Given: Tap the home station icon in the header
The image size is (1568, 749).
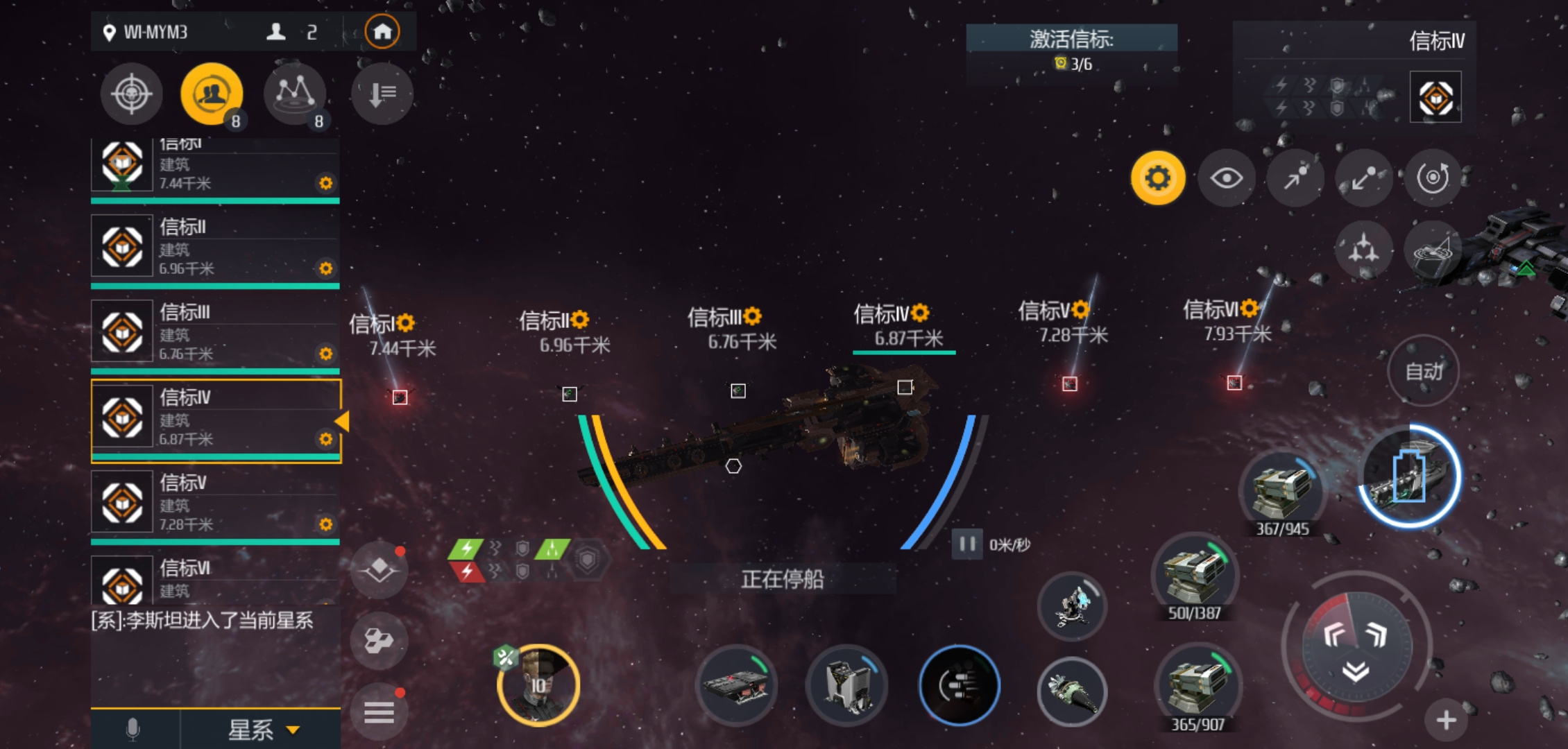Looking at the screenshot, I should pos(384,31).
